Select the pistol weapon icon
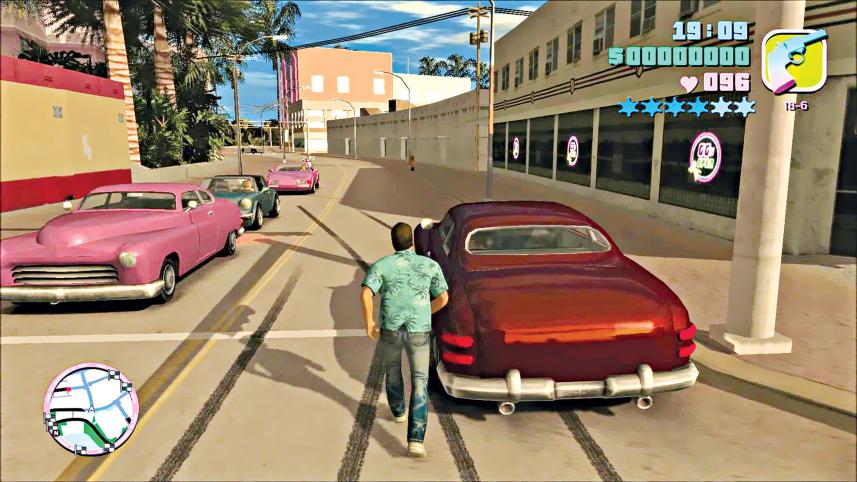Image resolution: width=857 pixels, height=482 pixels. [793, 61]
